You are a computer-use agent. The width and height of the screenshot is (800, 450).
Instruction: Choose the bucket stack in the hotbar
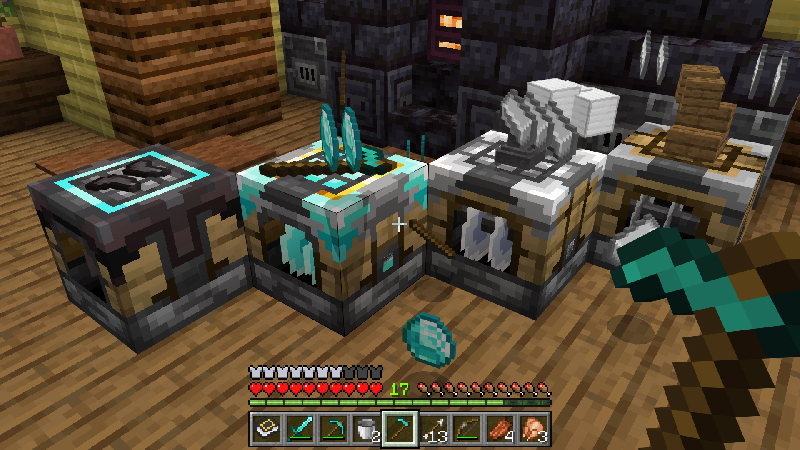pos(366,429)
